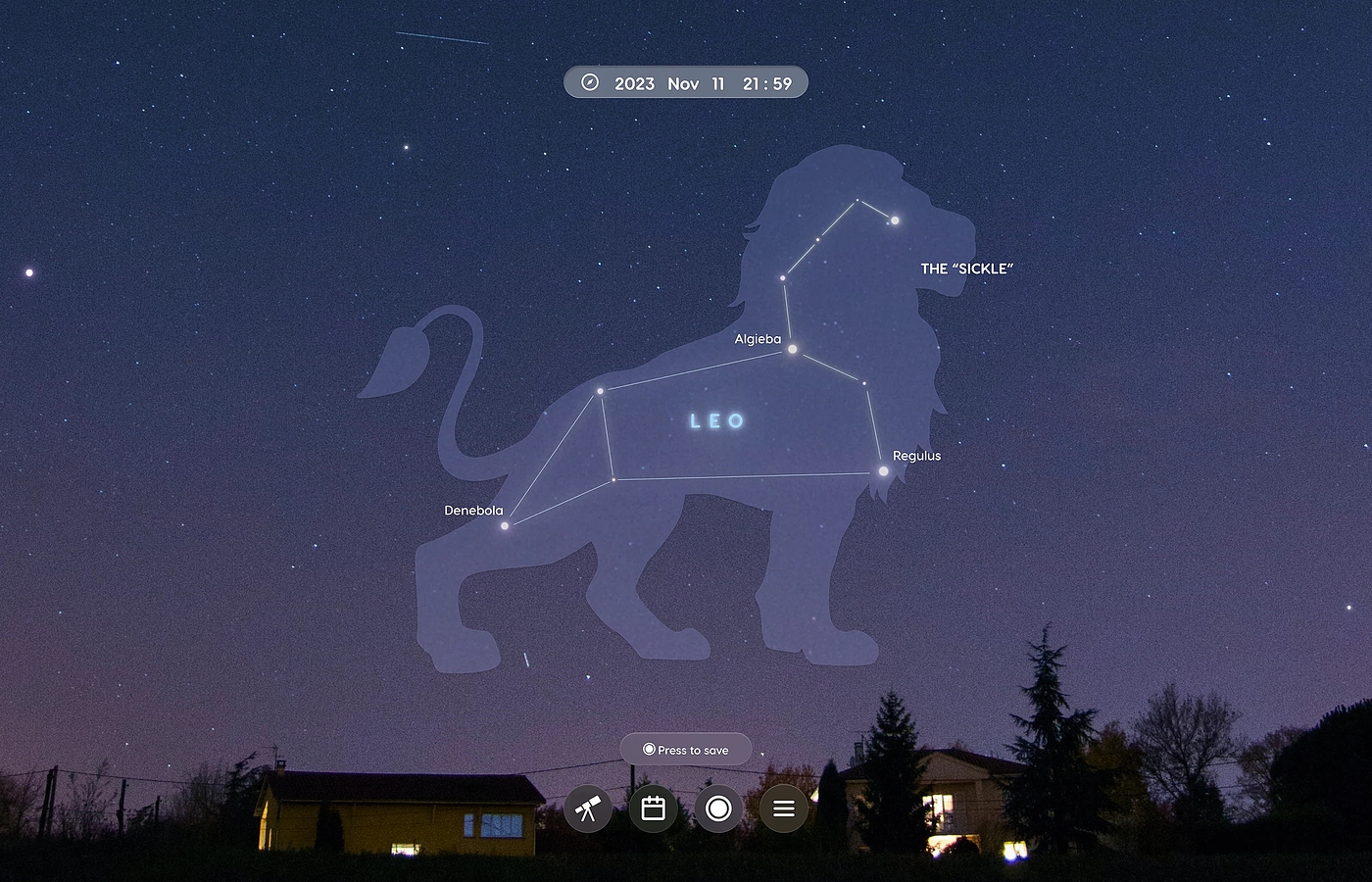Image resolution: width=1372 pixels, height=882 pixels.
Task: Open the calendar date picker
Action: (x=653, y=808)
